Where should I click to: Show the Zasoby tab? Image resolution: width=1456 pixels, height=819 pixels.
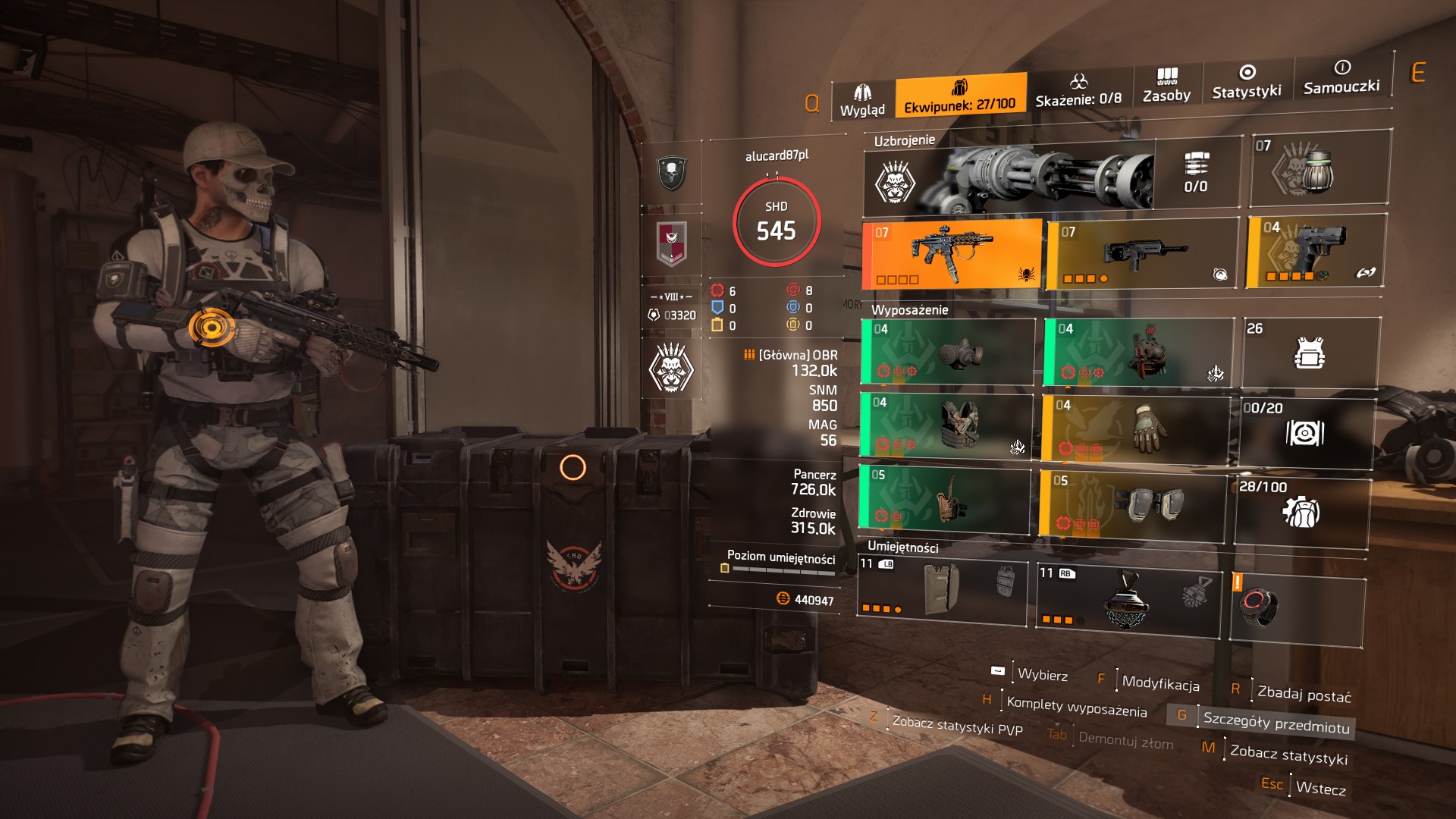pos(1166,86)
